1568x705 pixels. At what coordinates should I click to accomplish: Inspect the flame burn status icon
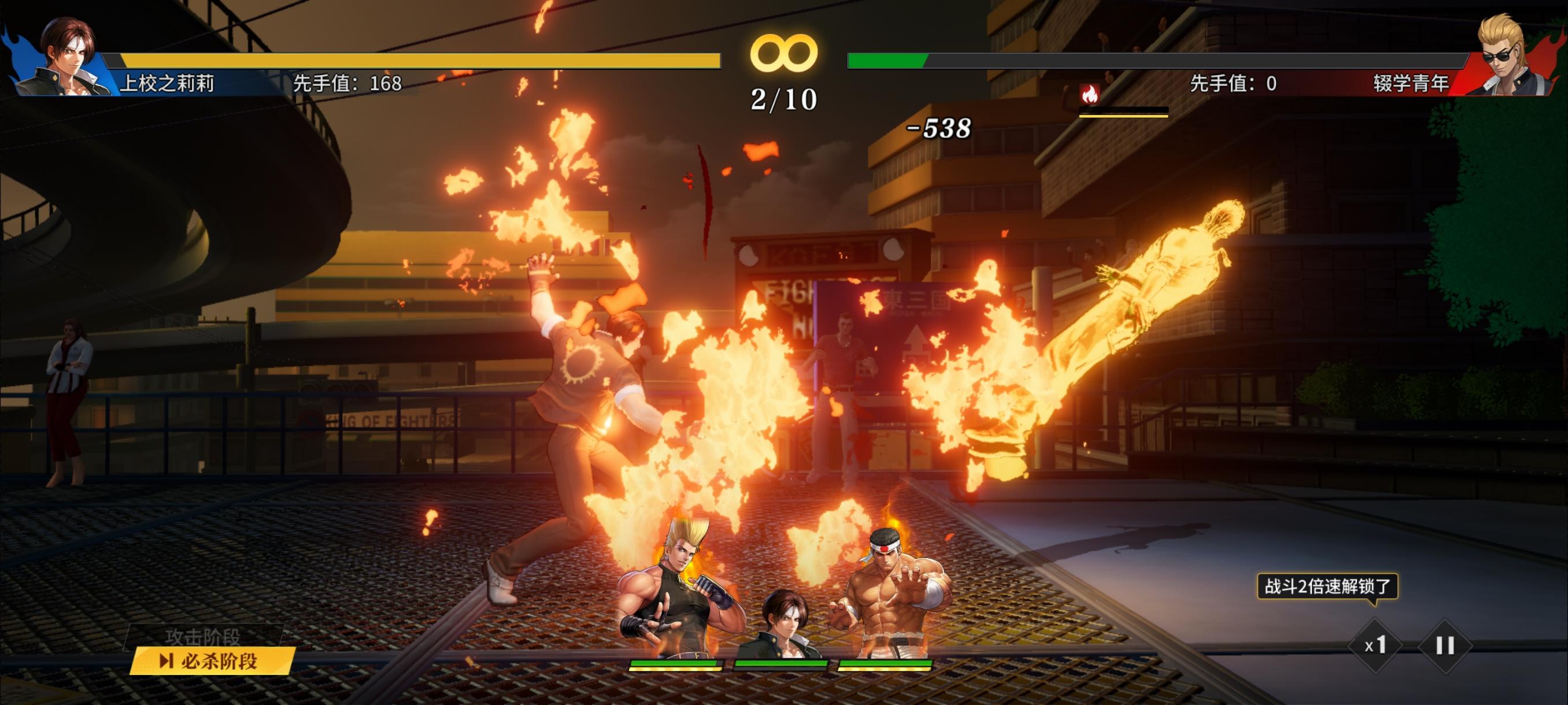point(1090,94)
